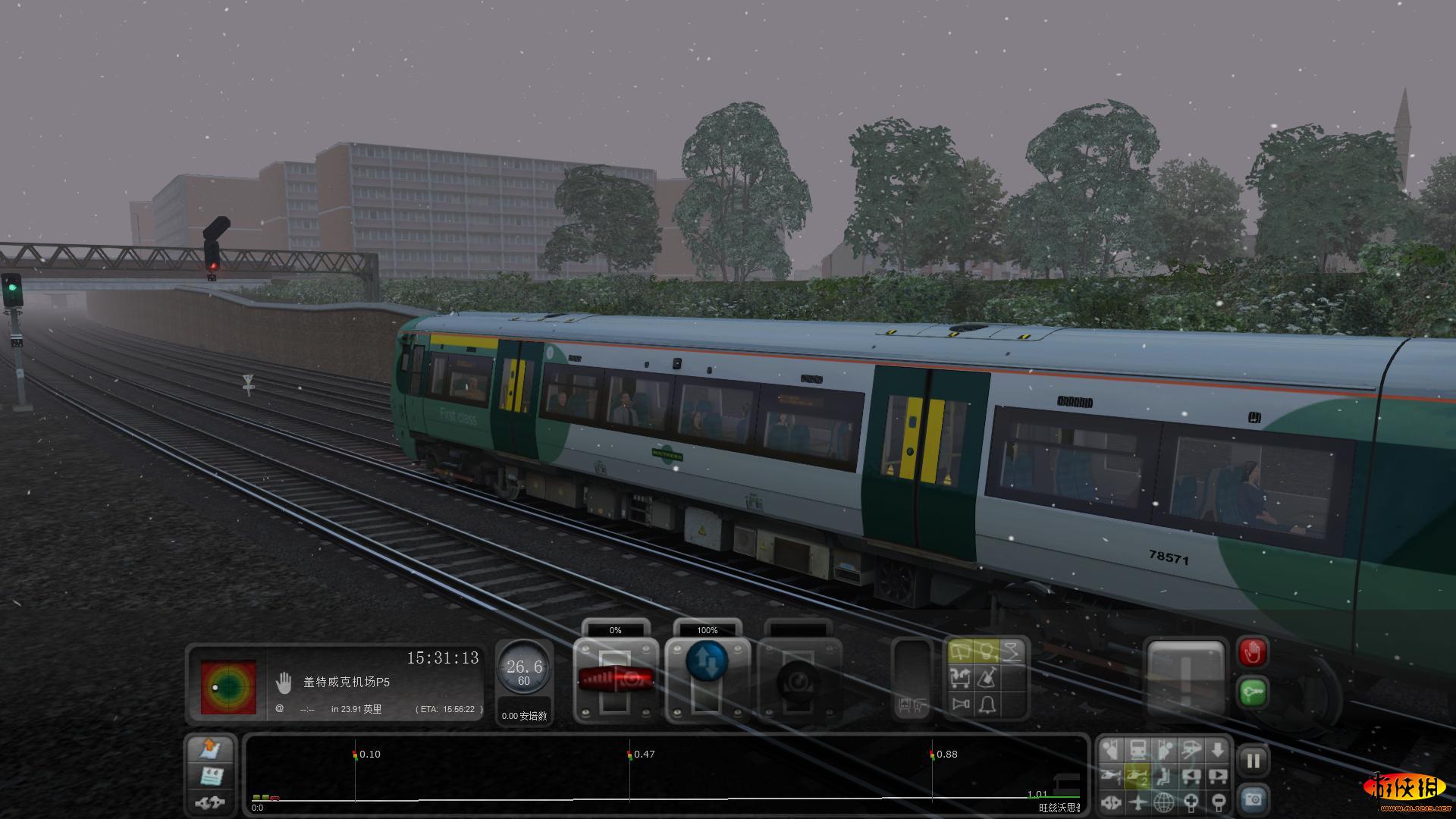Click the zoom-in plus magnifier icon

point(1191,801)
